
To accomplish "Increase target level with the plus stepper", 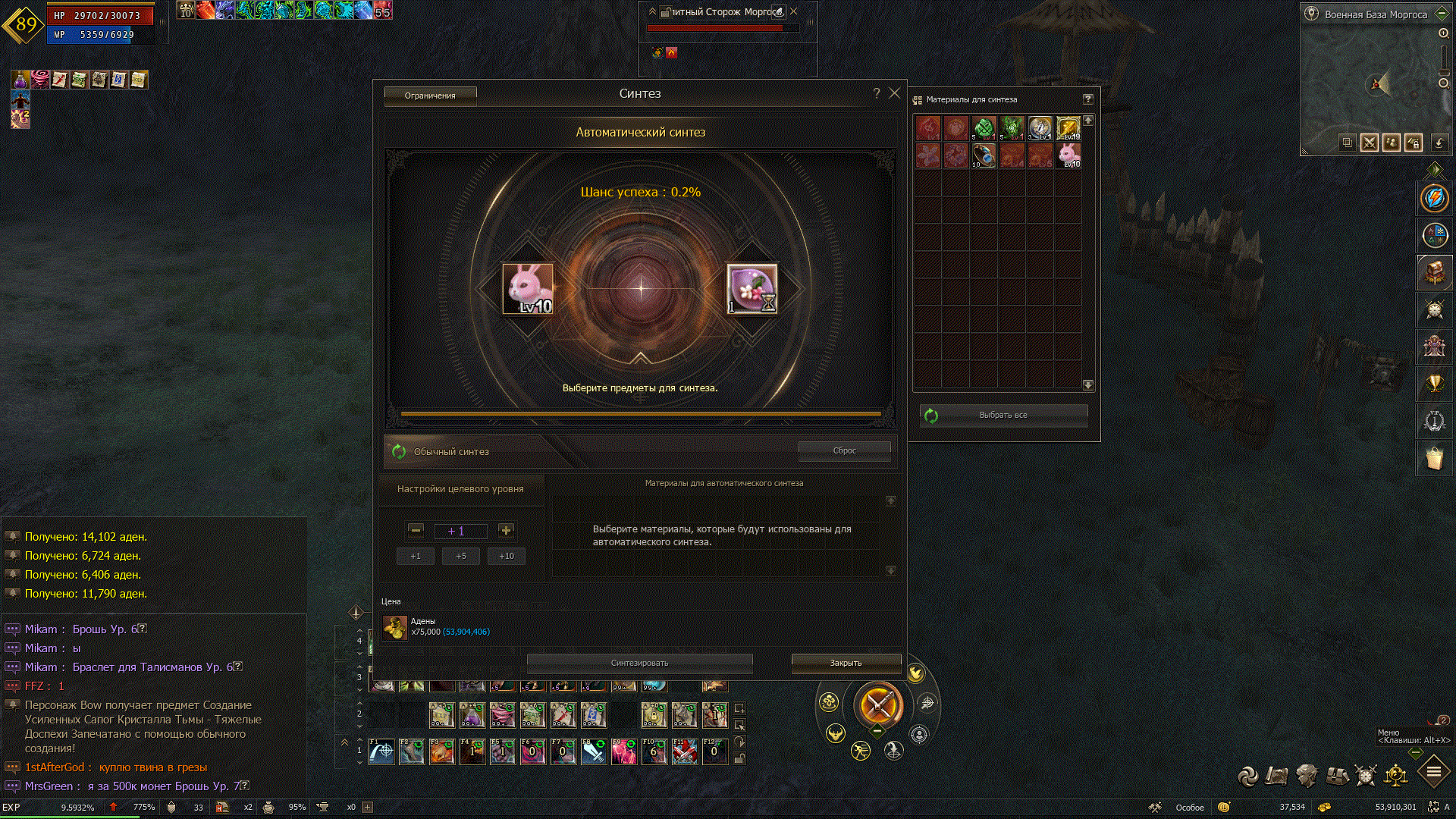I will coord(506,531).
